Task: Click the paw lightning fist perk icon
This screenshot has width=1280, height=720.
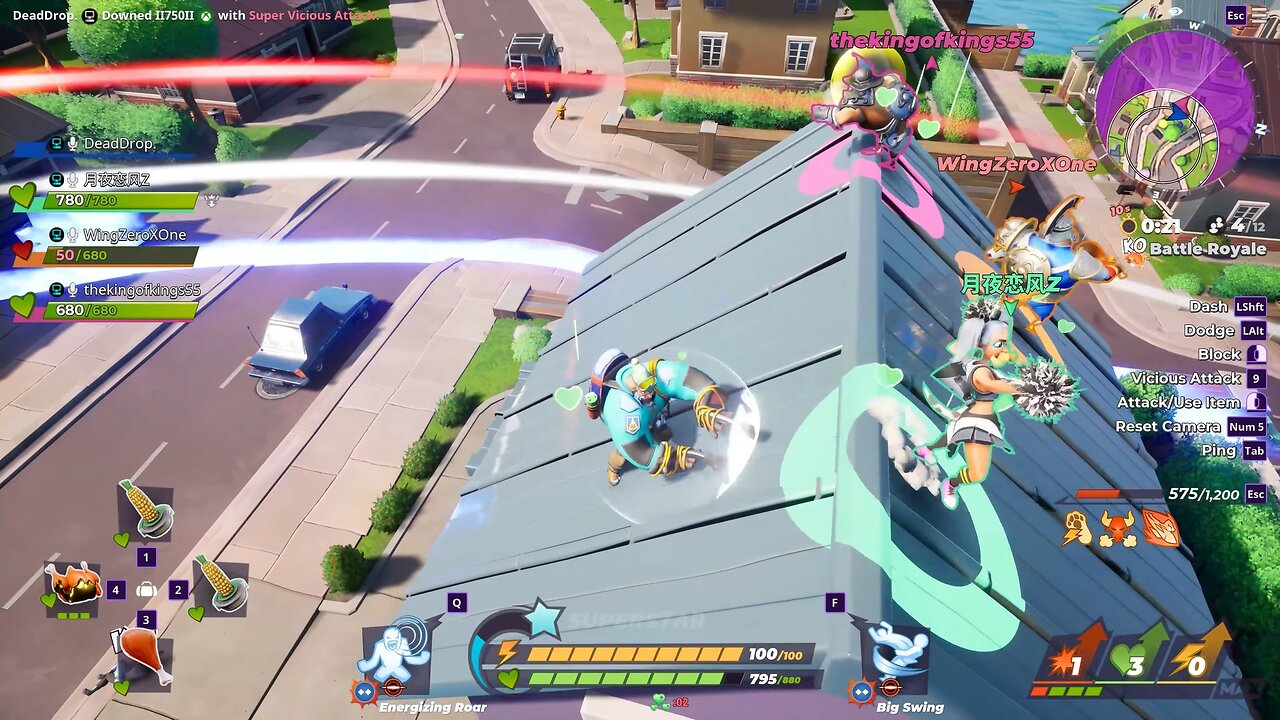Action: tap(1077, 527)
